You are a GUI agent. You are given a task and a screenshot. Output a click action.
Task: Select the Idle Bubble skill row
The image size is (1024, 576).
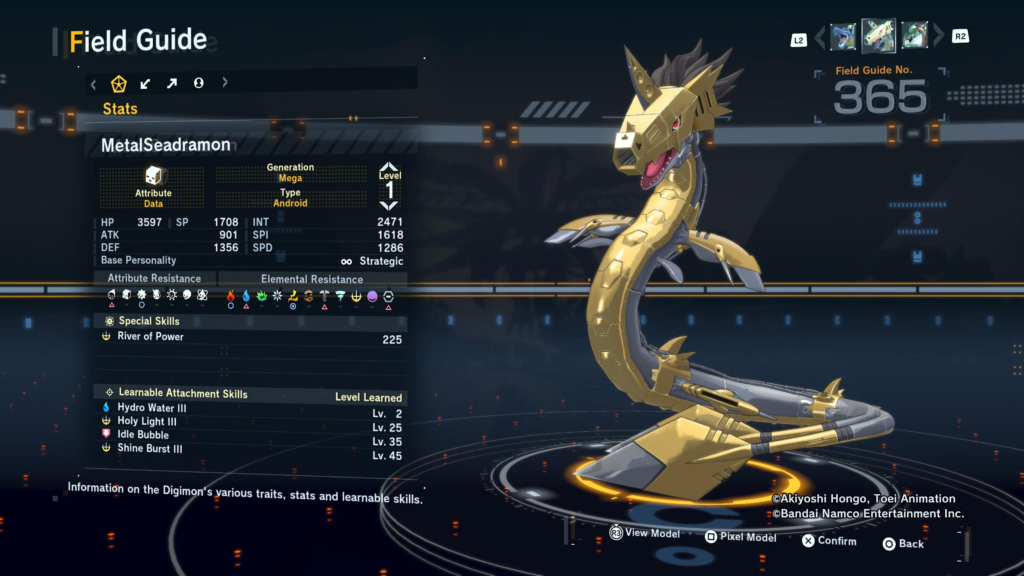pos(250,435)
